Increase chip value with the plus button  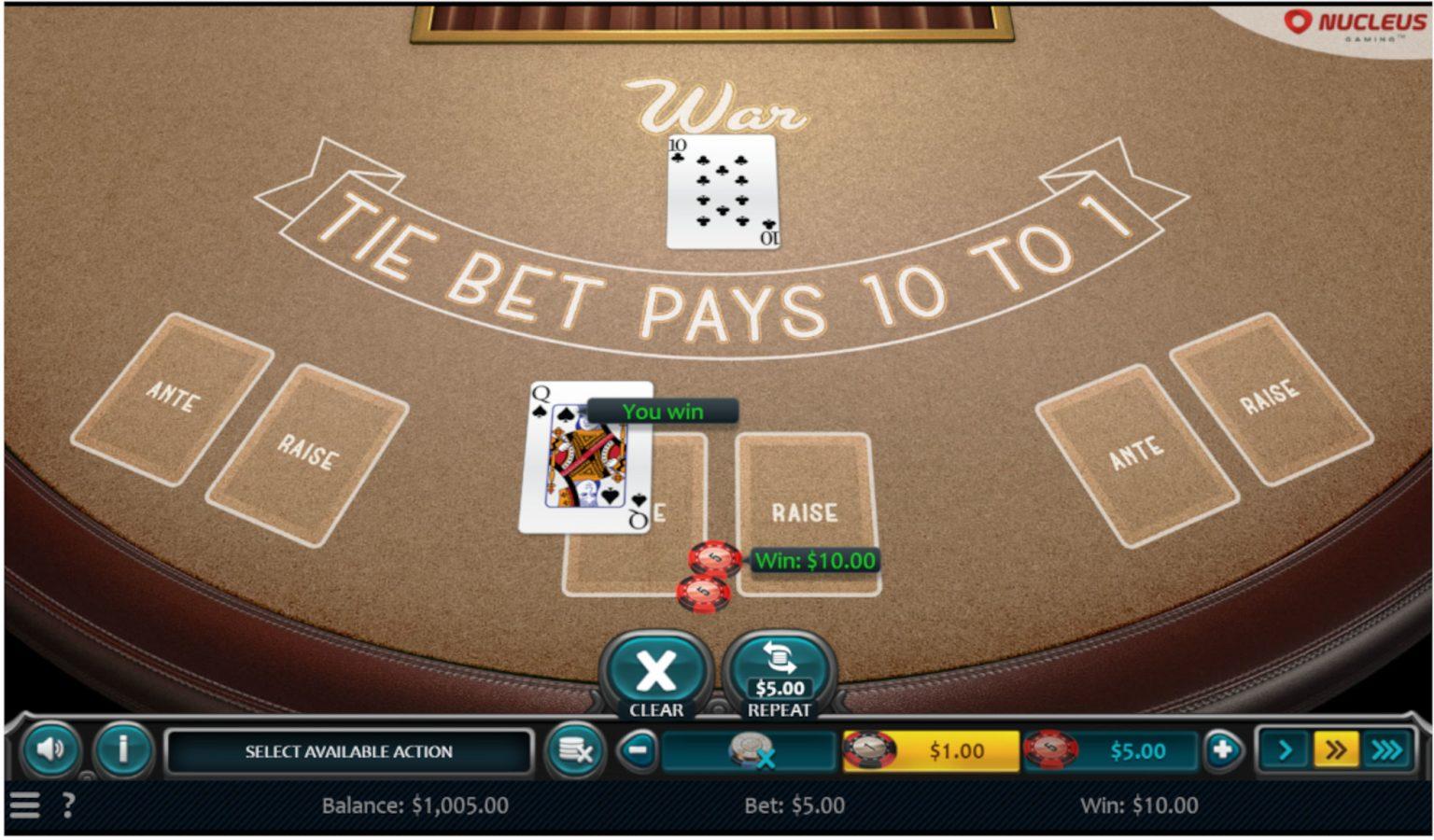coord(1222,750)
